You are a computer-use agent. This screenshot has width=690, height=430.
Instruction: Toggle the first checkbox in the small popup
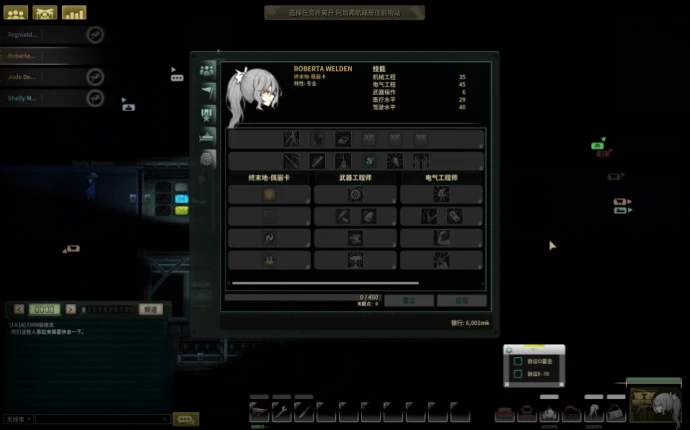point(517,362)
